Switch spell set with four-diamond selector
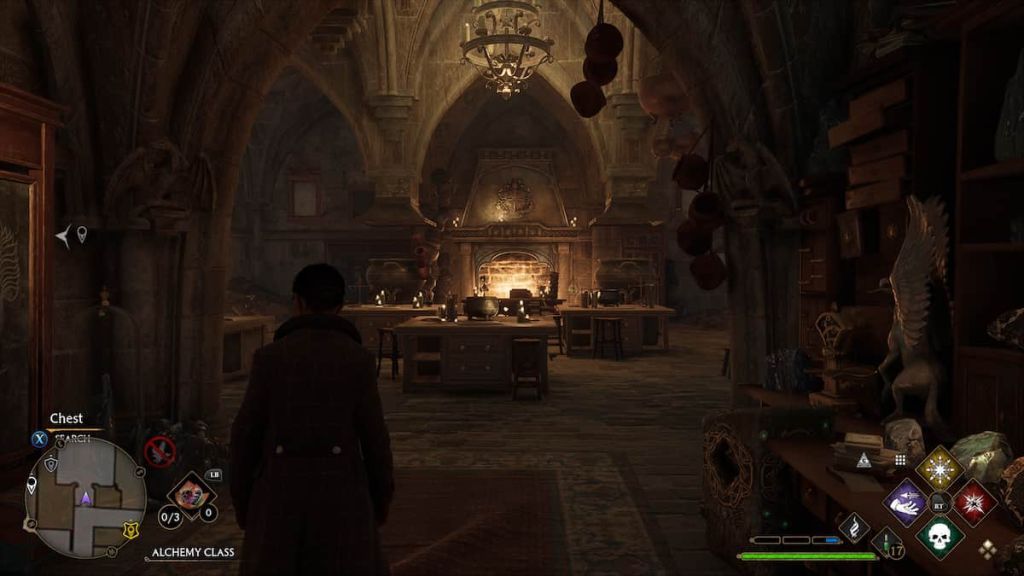The width and height of the screenshot is (1024, 576). (988, 548)
